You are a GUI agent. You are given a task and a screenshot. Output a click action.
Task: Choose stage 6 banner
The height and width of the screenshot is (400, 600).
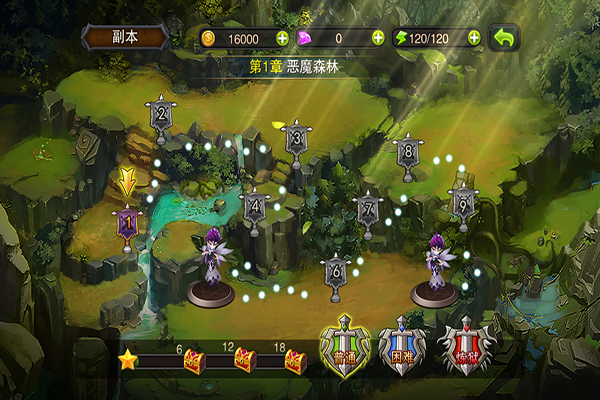(x=336, y=270)
